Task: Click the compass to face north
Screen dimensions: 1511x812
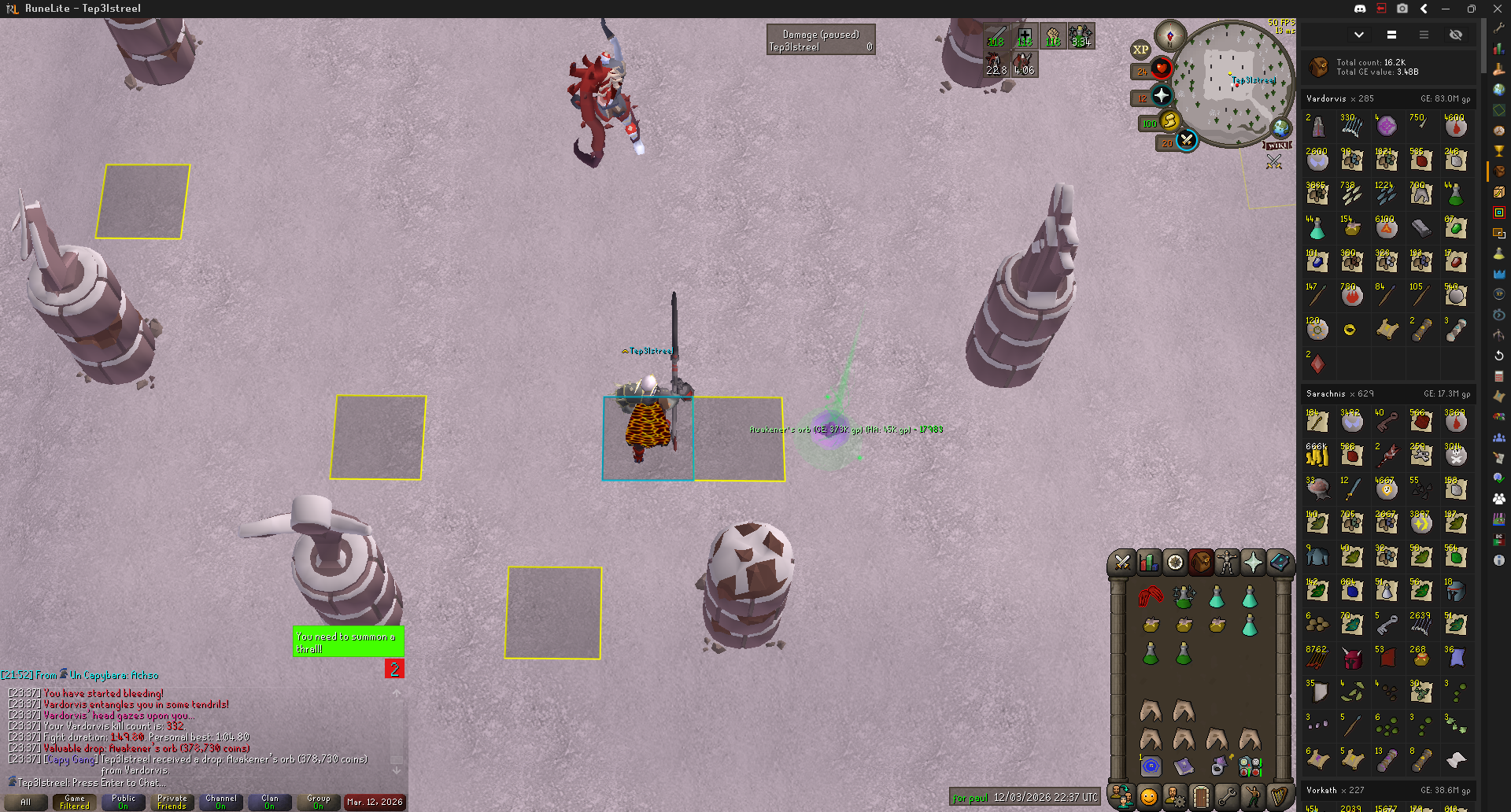Action: [x=1170, y=35]
